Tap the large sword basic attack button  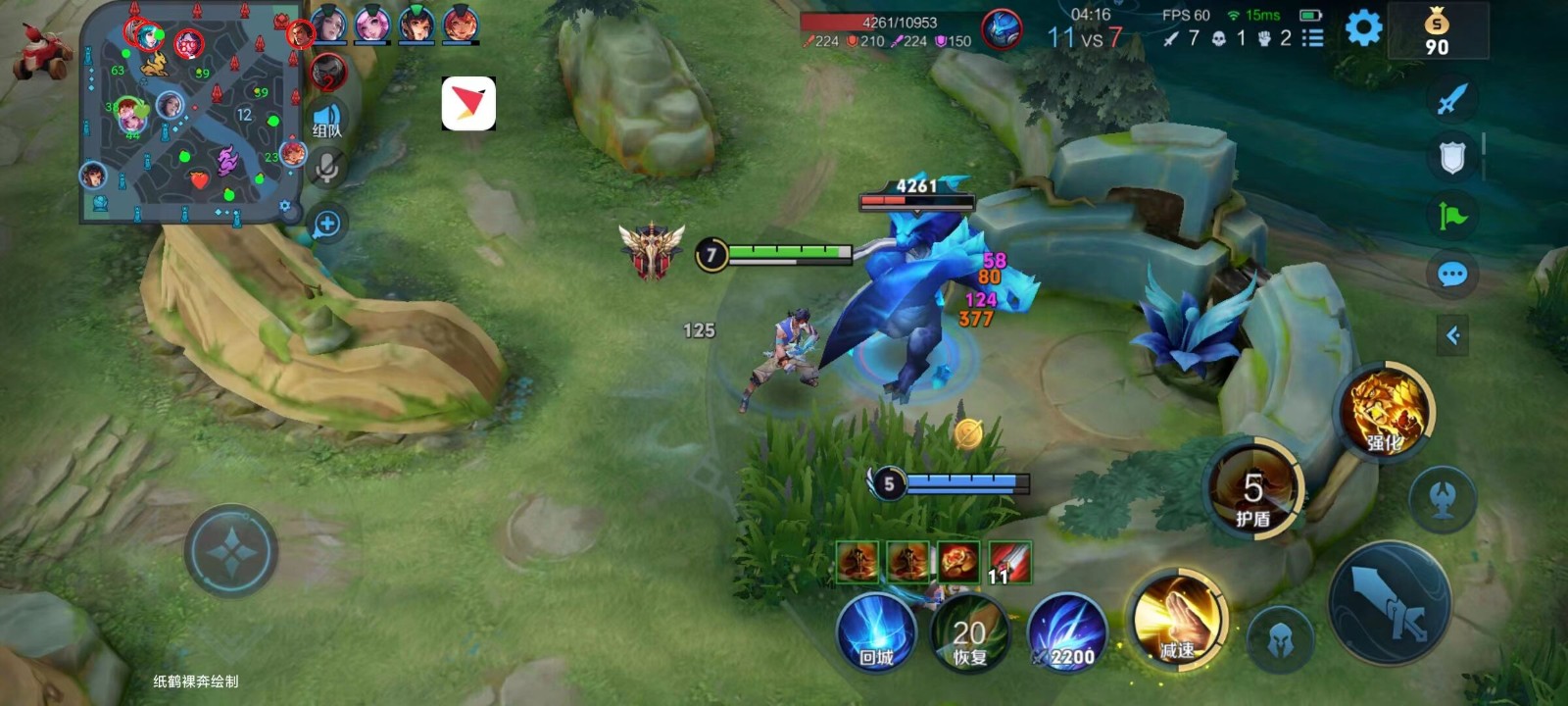coord(1390,601)
